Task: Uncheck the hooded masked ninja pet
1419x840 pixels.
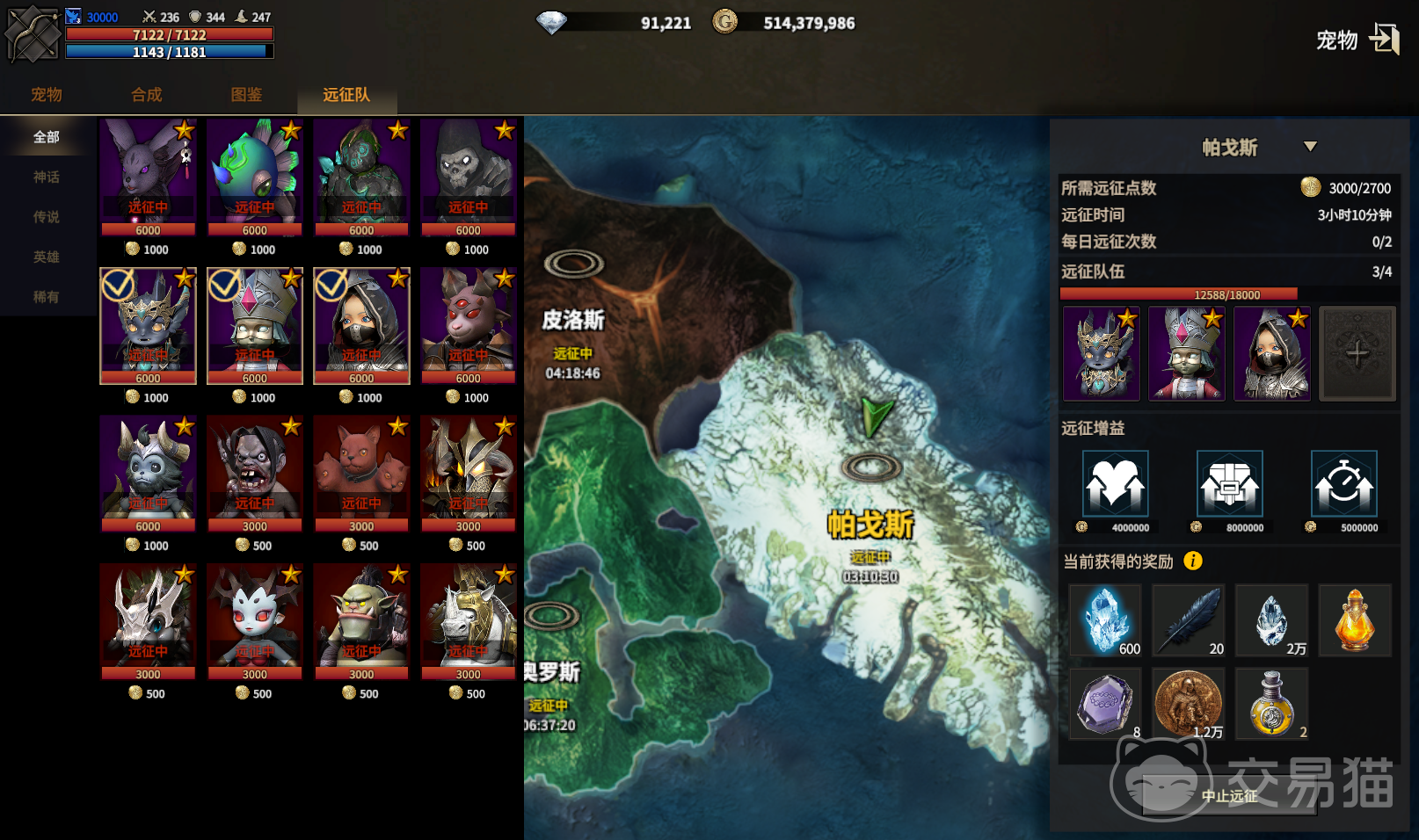Action: click(x=361, y=325)
